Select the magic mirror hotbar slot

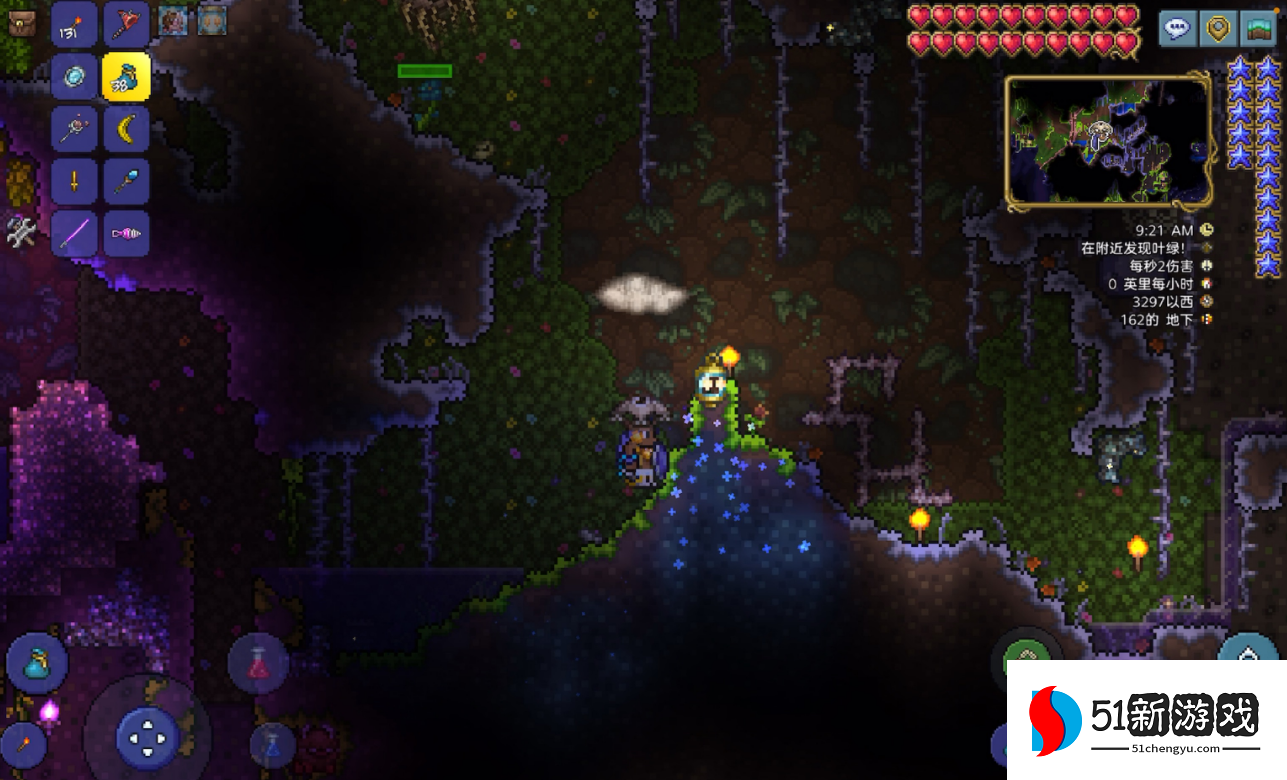[x=74, y=77]
